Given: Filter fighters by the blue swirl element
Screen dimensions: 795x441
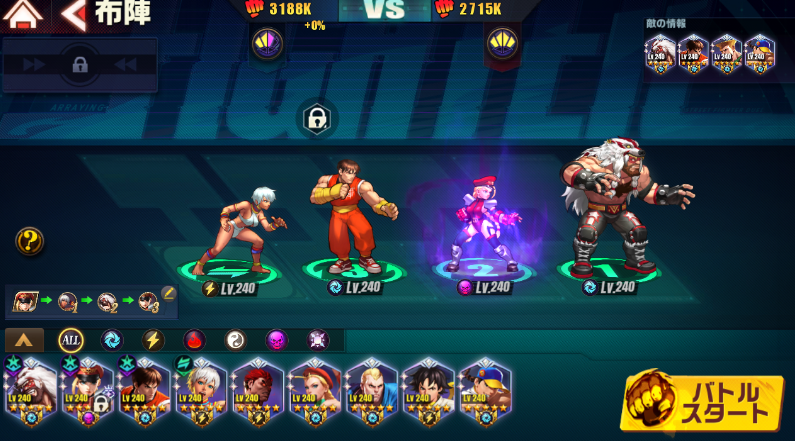Looking at the screenshot, I should tap(111, 340).
